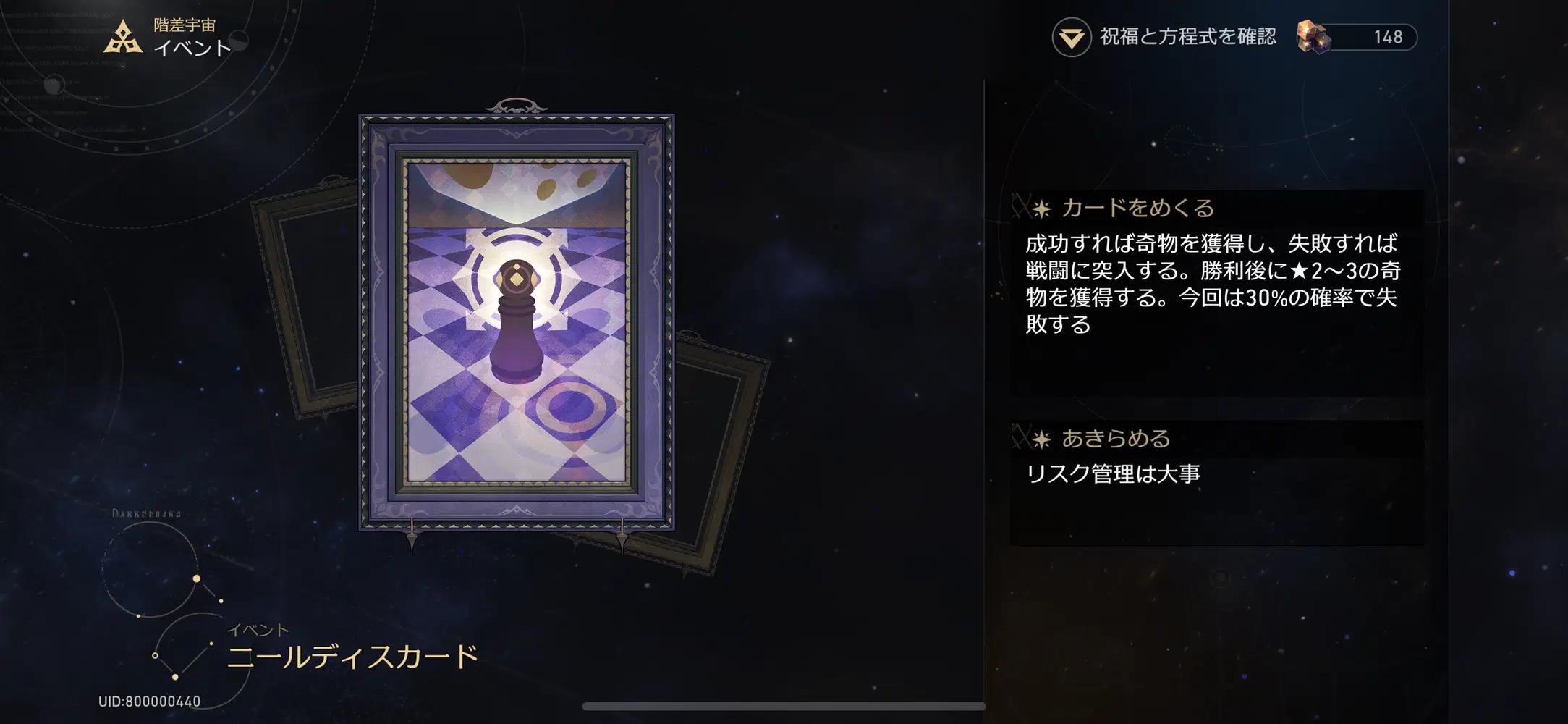Click the large constellation node in the star map
1568x724 pixels.
tap(197, 578)
